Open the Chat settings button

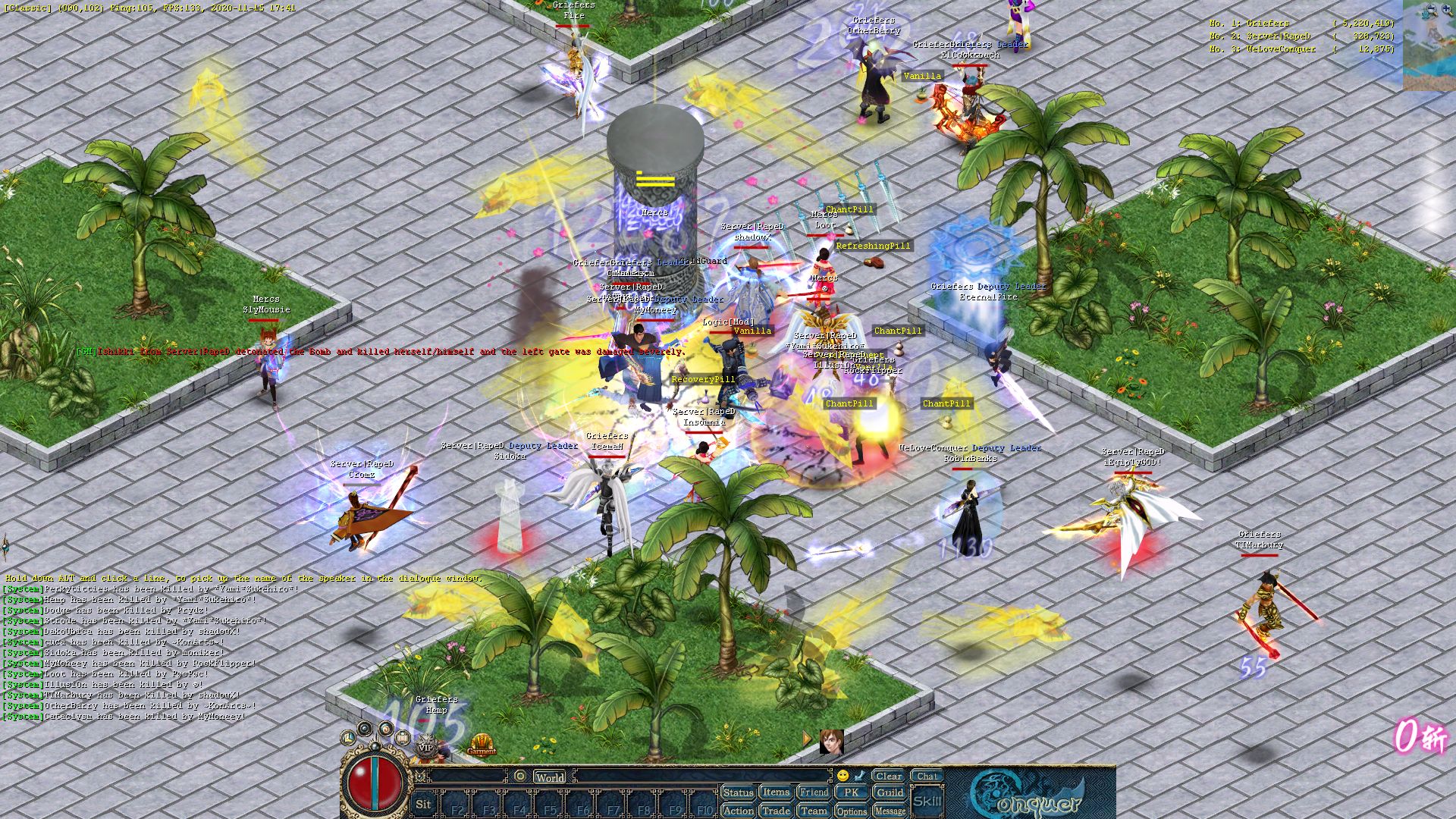click(927, 776)
